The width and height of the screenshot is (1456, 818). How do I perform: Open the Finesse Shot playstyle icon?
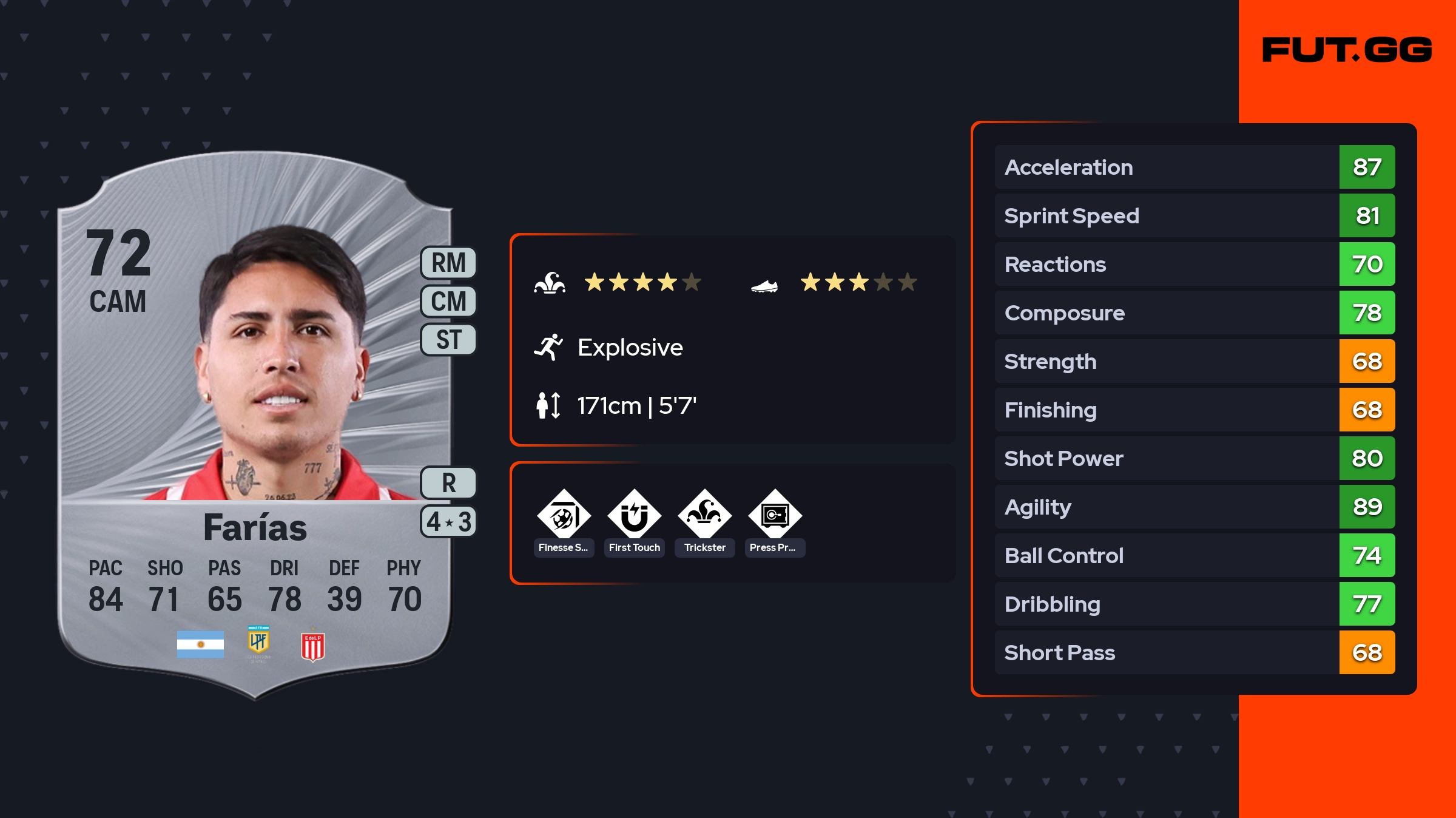click(x=564, y=516)
